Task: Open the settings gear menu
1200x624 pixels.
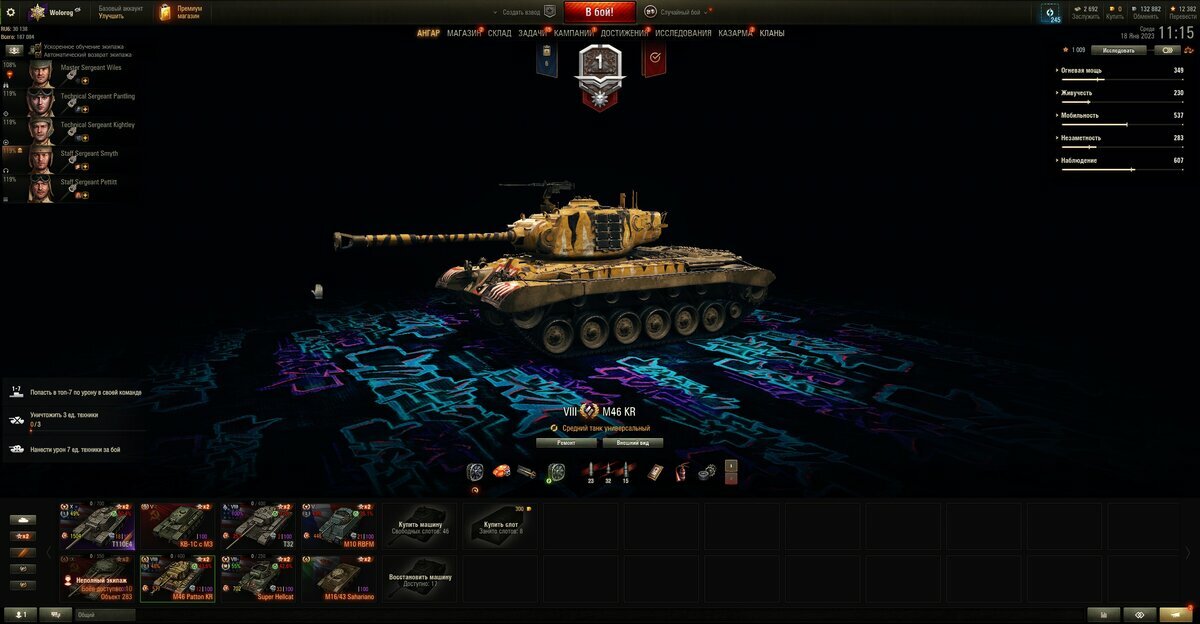Action: point(11,12)
